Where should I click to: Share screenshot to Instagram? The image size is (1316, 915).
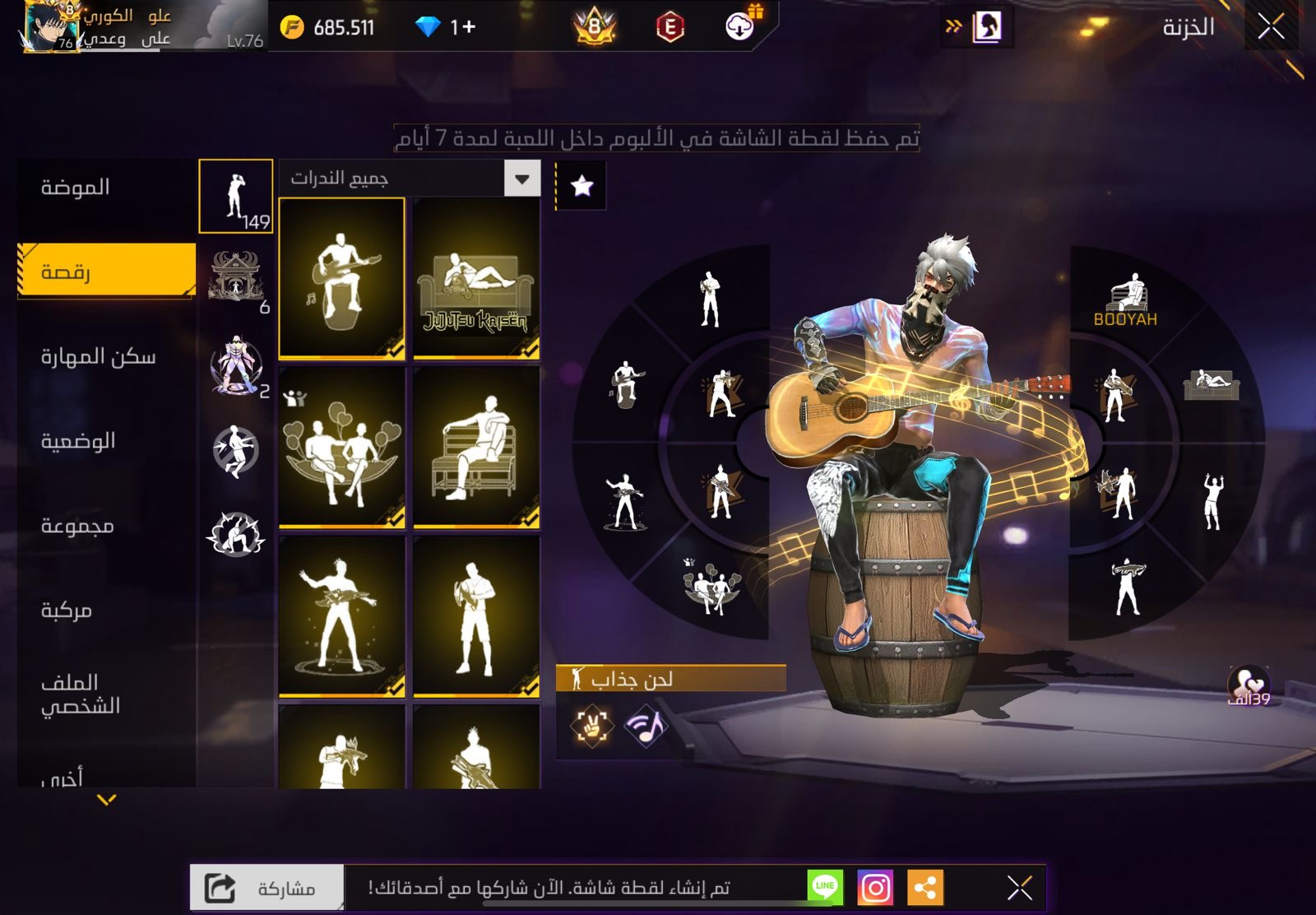pyautogui.click(x=875, y=888)
